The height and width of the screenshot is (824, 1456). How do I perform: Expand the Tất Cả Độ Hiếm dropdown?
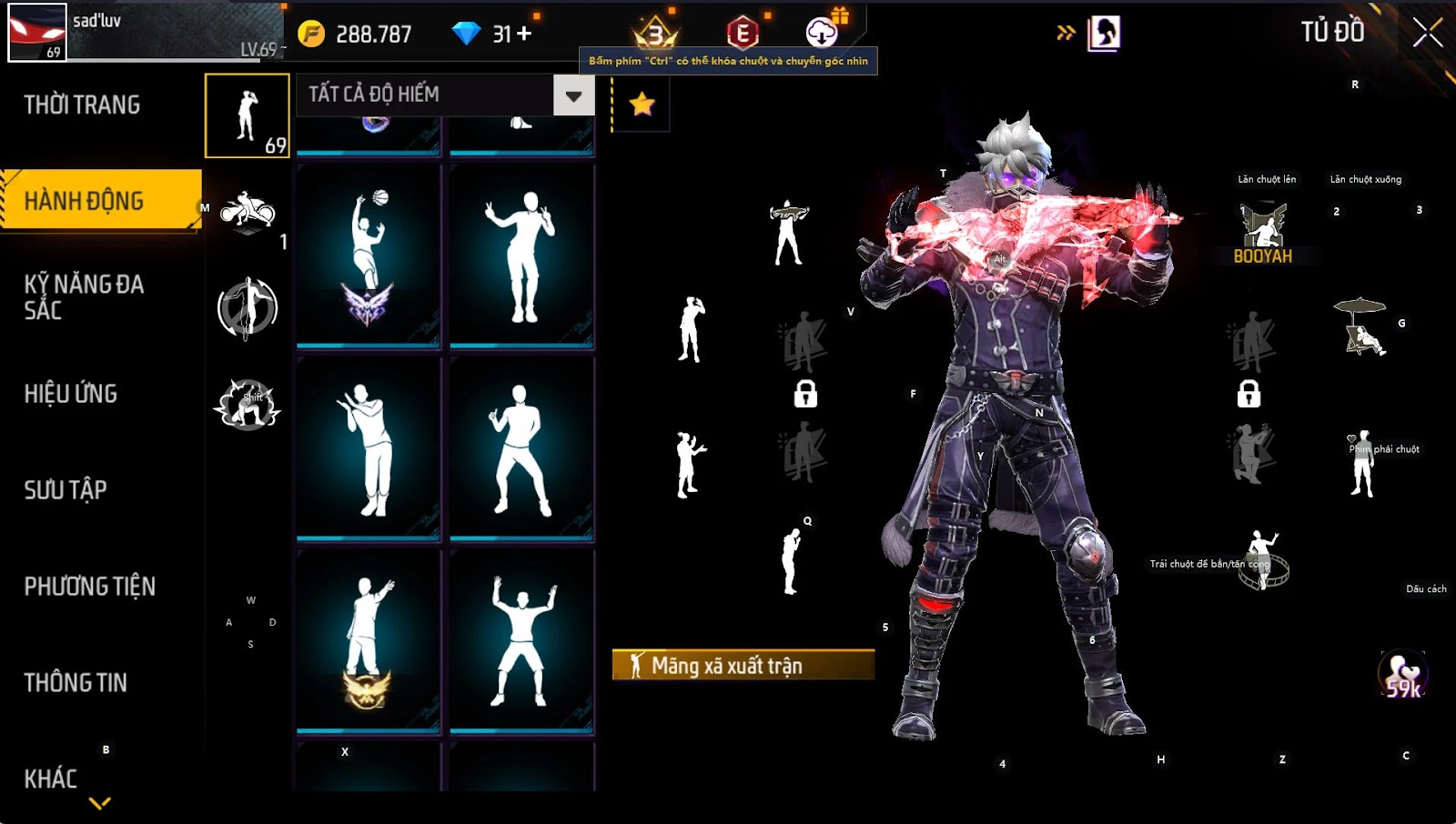coord(573,95)
